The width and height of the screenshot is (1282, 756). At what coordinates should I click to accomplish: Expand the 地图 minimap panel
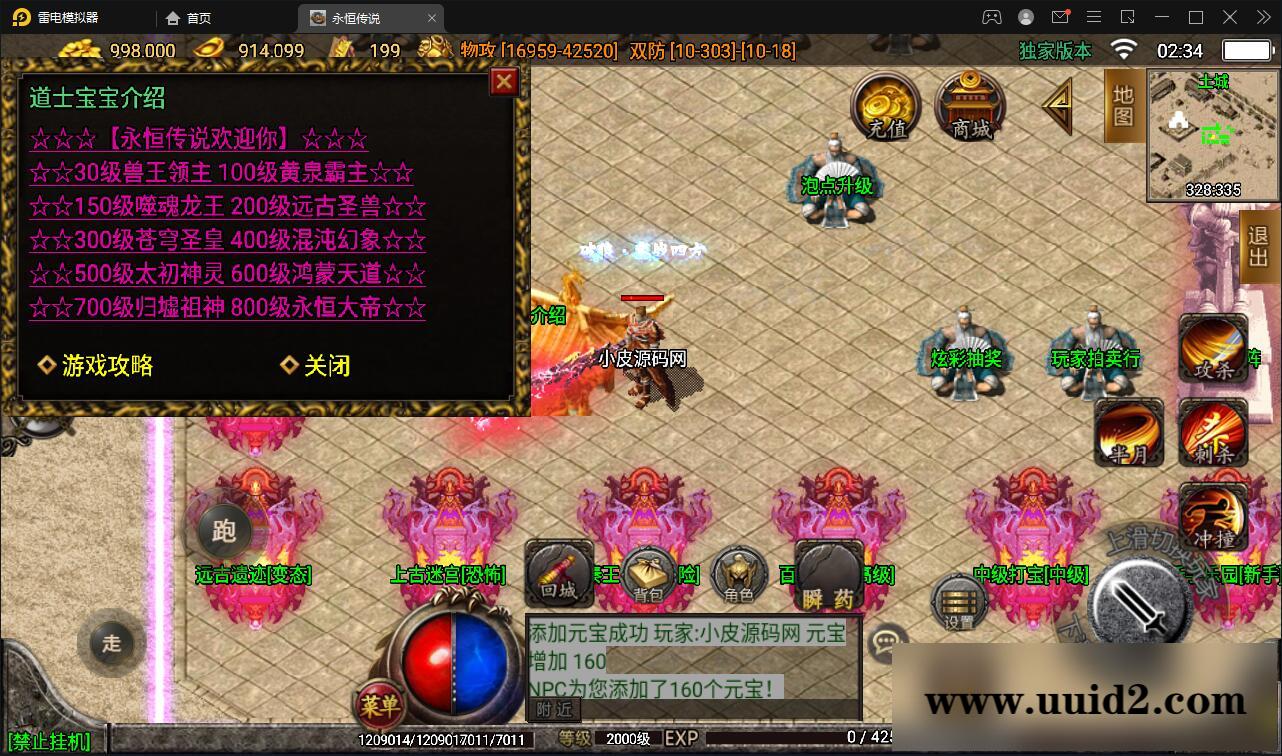pos(1124,105)
